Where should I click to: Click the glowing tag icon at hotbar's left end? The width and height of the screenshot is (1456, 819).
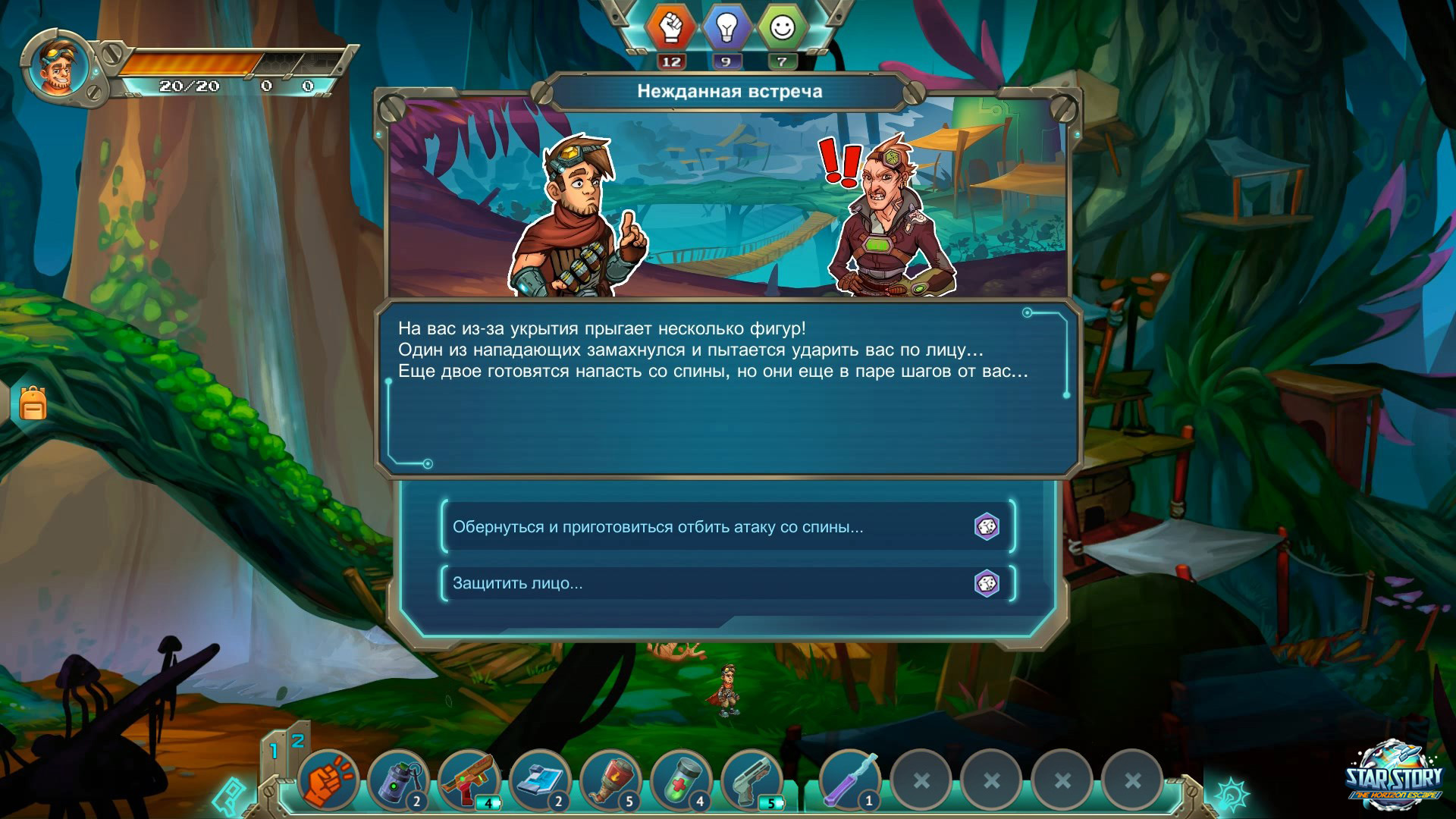click(x=228, y=796)
